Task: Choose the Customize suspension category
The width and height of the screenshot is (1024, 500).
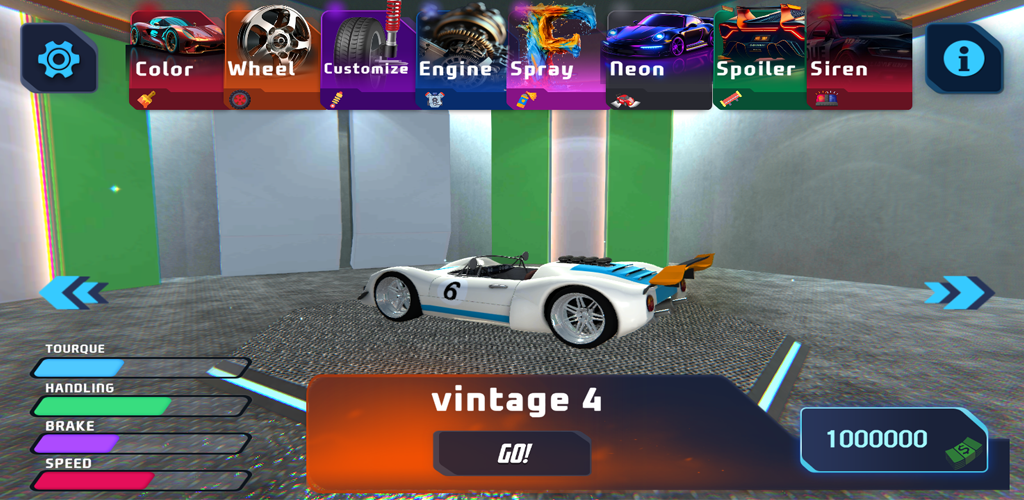Action: click(x=365, y=60)
